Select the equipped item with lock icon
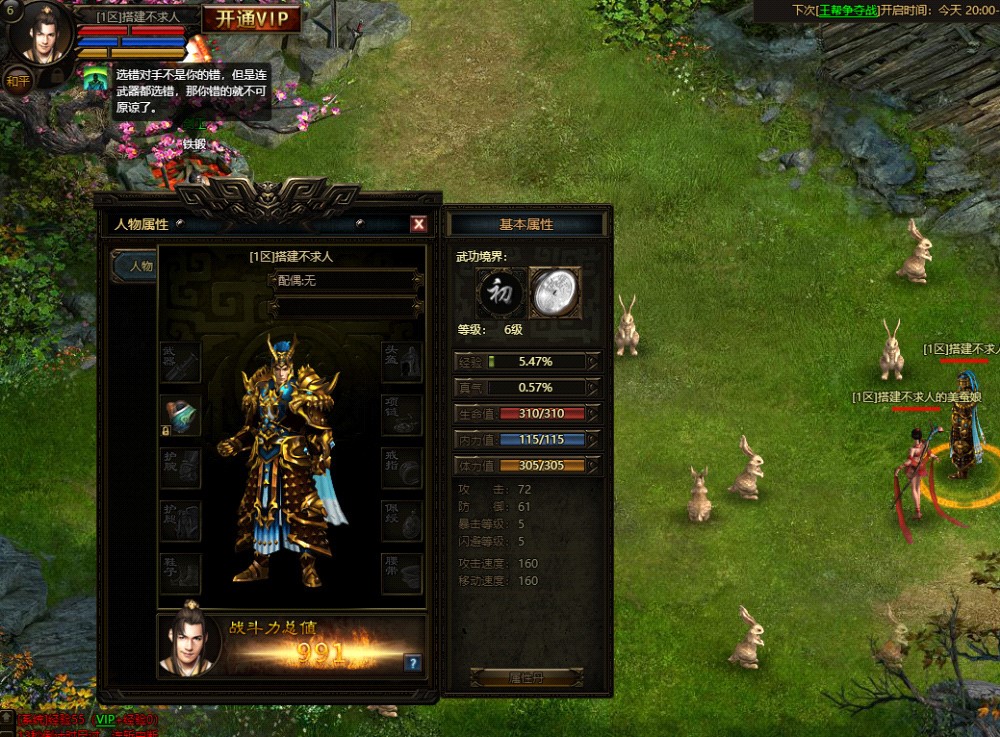1000x737 pixels. pyautogui.click(x=181, y=415)
